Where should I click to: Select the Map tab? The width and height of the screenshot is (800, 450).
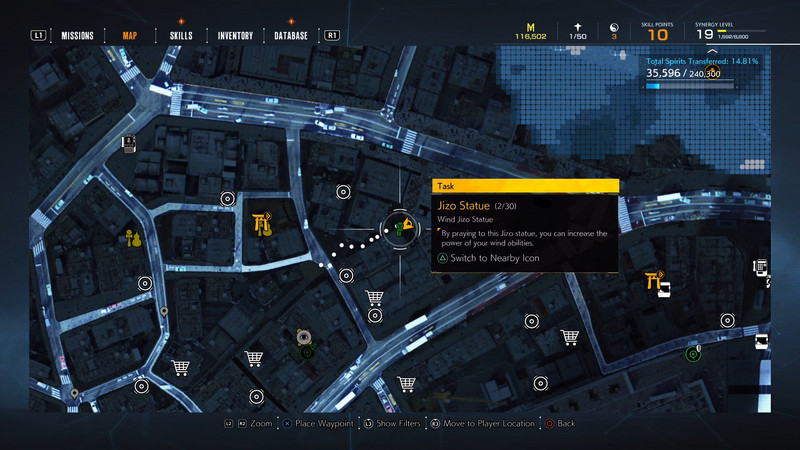tap(130, 36)
